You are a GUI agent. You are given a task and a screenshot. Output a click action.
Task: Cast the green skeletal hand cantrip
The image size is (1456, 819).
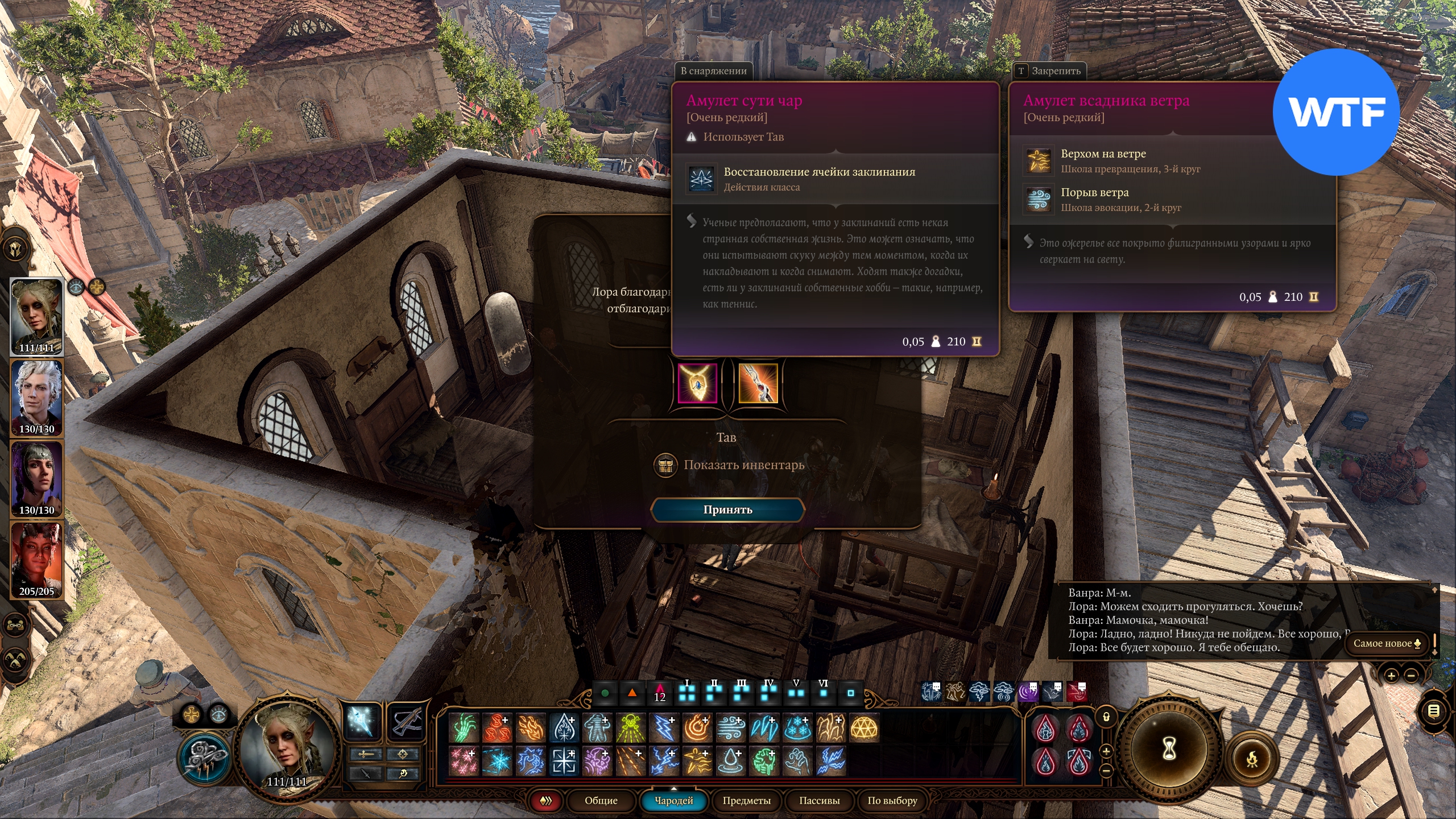click(x=464, y=728)
